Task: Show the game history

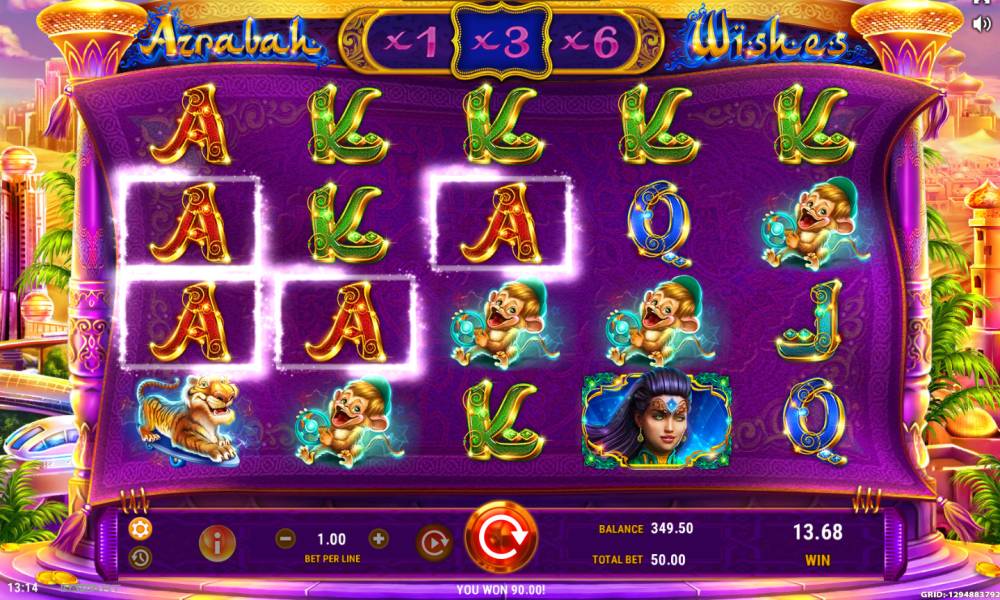Action: [x=140, y=556]
